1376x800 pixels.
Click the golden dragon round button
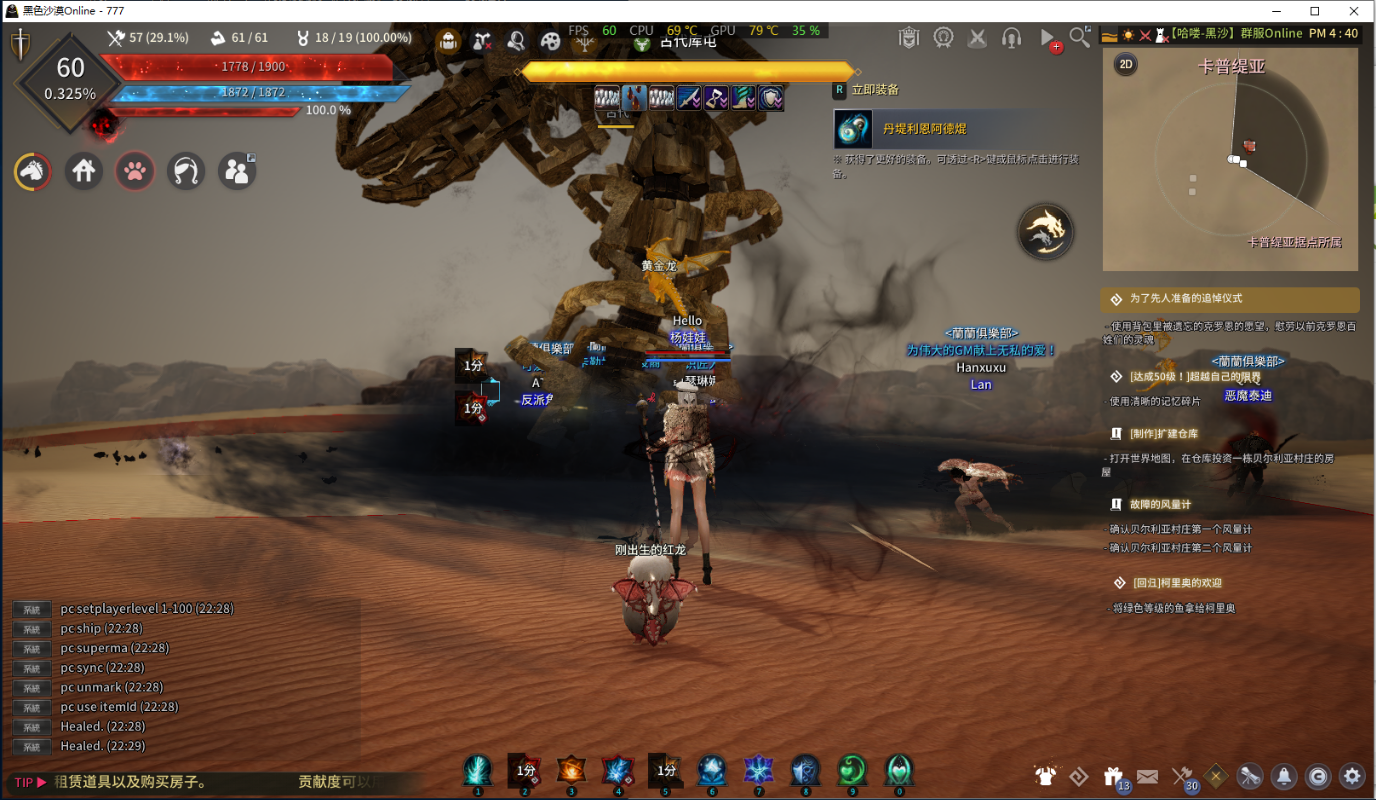pyautogui.click(x=1046, y=231)
